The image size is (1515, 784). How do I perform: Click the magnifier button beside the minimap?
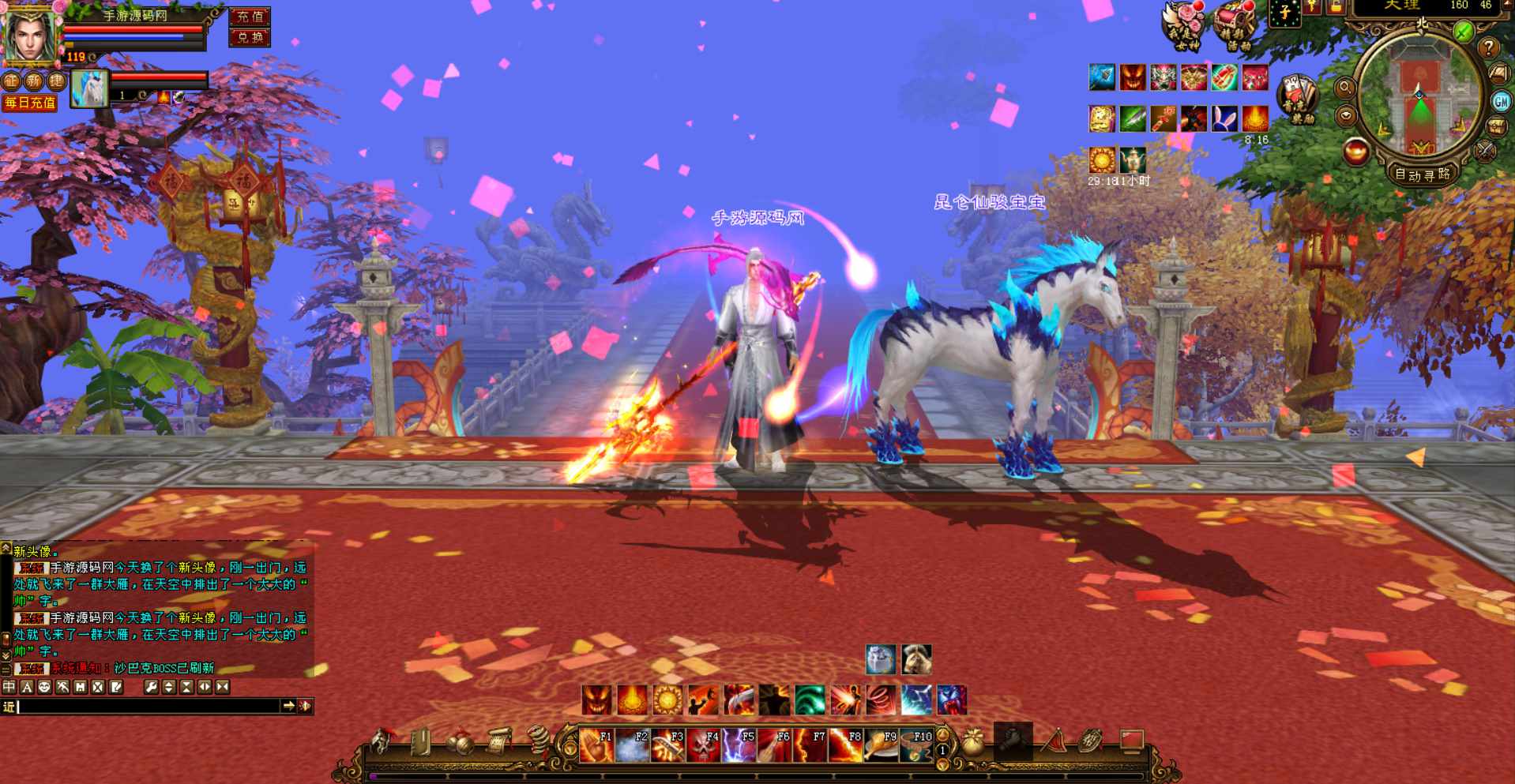pos(1344,88)
